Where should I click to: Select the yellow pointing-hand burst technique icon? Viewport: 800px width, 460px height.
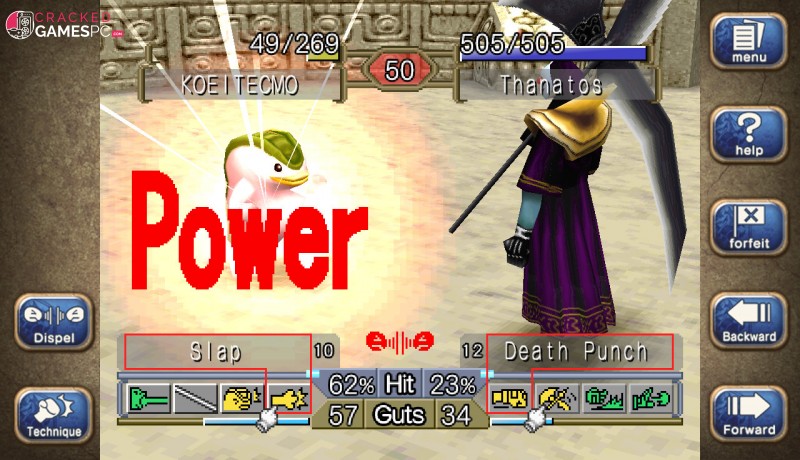(289, 399)
